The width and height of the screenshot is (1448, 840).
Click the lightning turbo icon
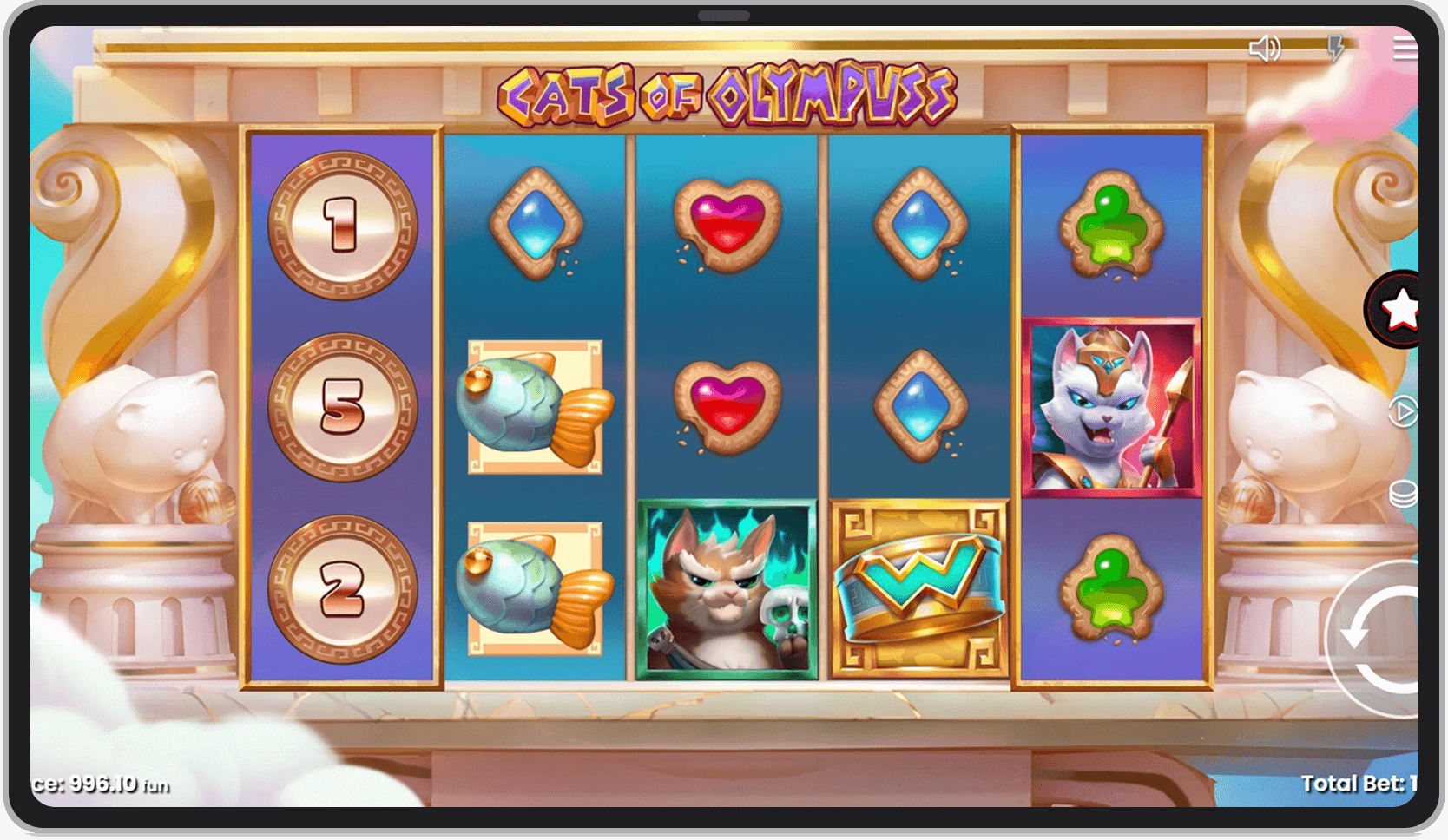pyautogui.click(x=1335, y=49)
